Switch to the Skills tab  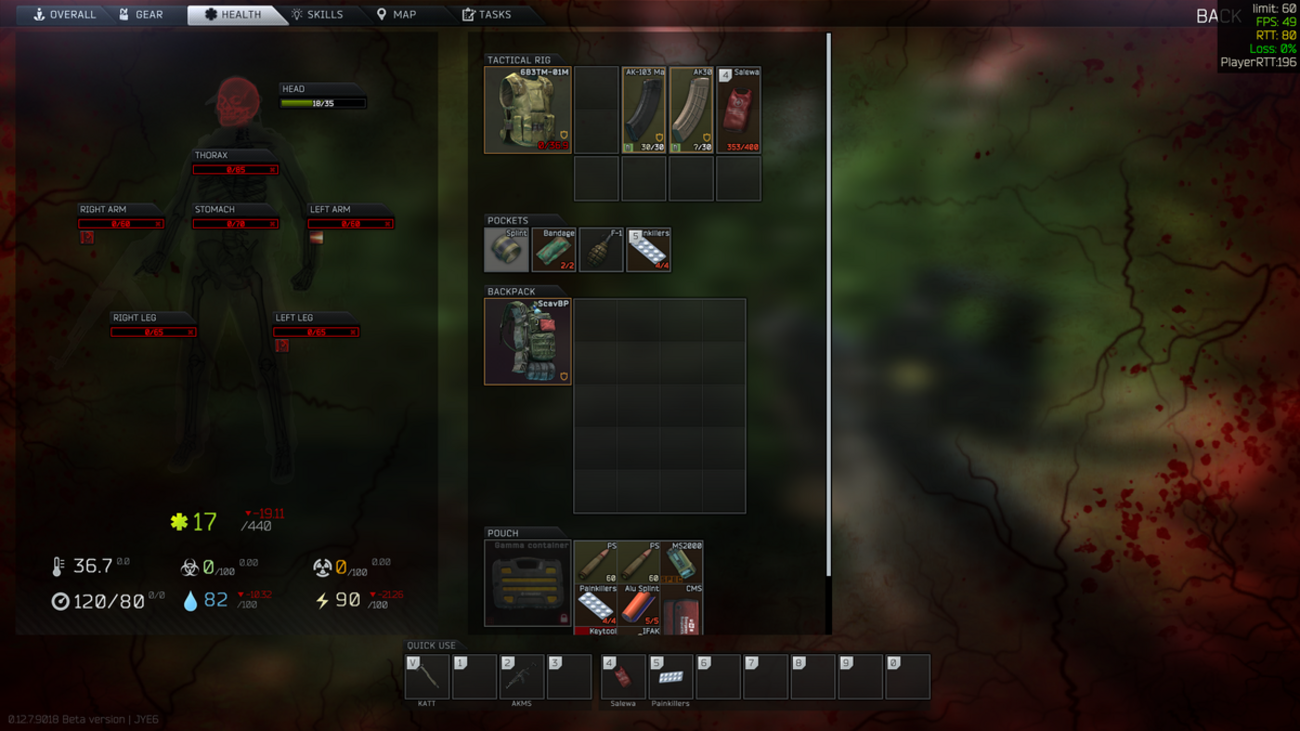click(317, 15)
